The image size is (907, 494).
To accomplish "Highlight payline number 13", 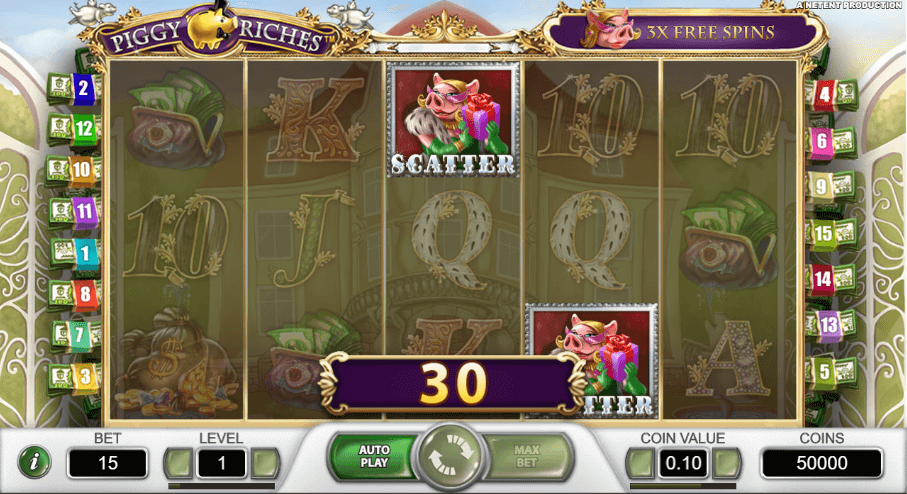I will (828, 323).
